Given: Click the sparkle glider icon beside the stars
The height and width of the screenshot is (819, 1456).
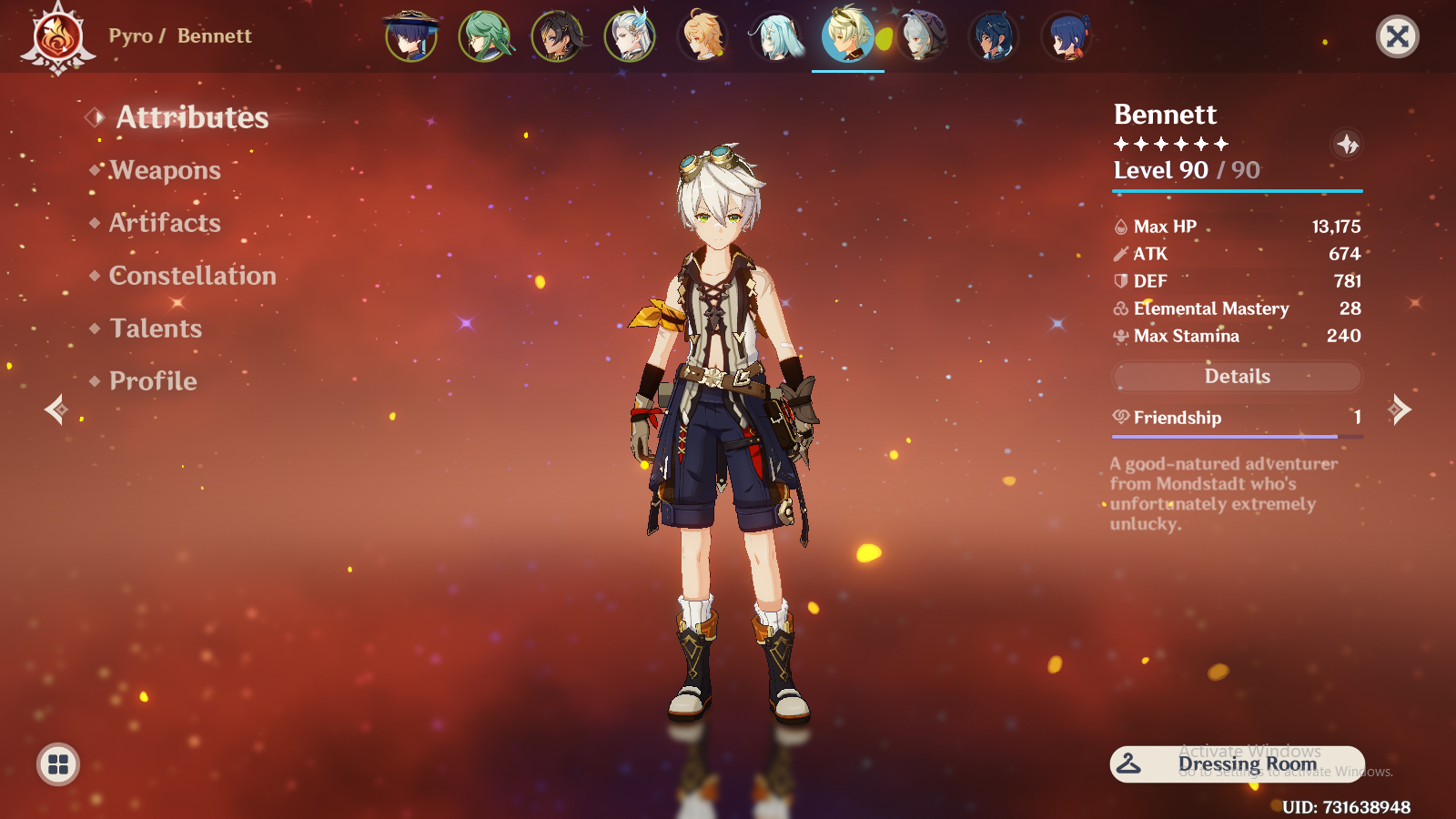Looking at the screenshot, I should 1348,144.
